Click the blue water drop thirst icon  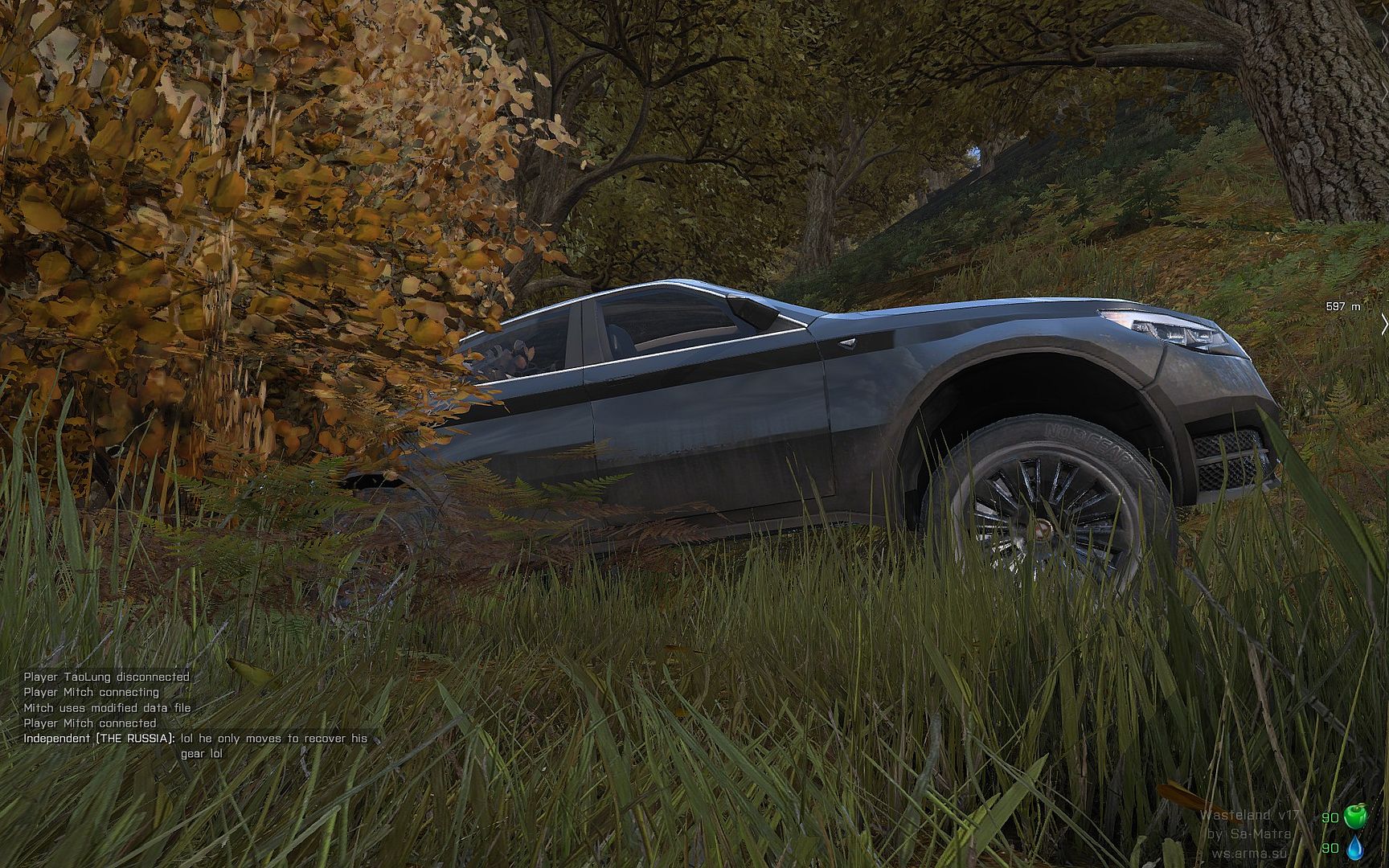pos(1355,847)
